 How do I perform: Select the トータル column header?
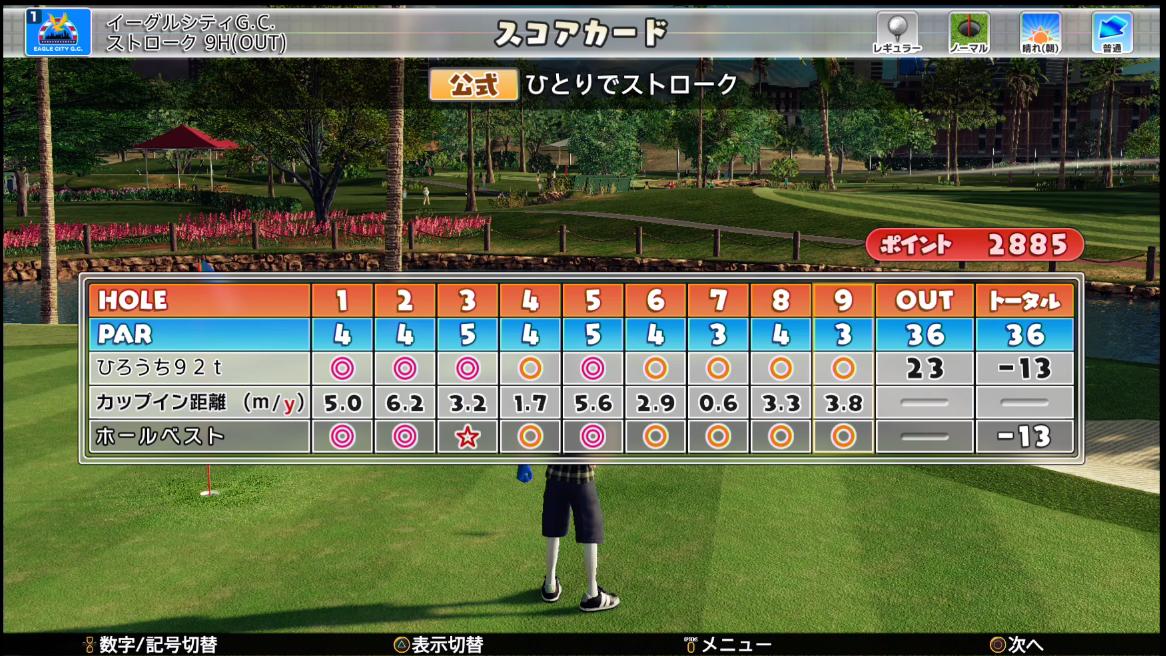[x=1024, y=300]
